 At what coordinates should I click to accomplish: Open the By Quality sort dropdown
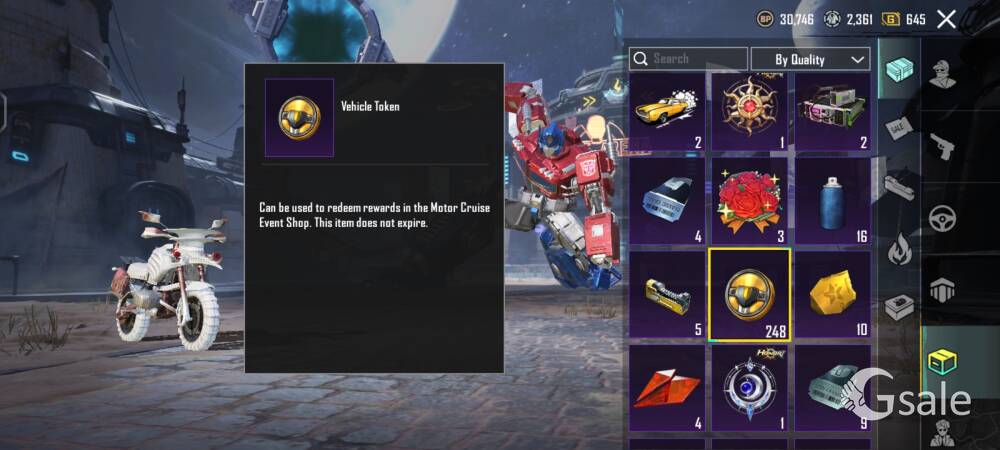pyautogui.click(x=810, y=59)
